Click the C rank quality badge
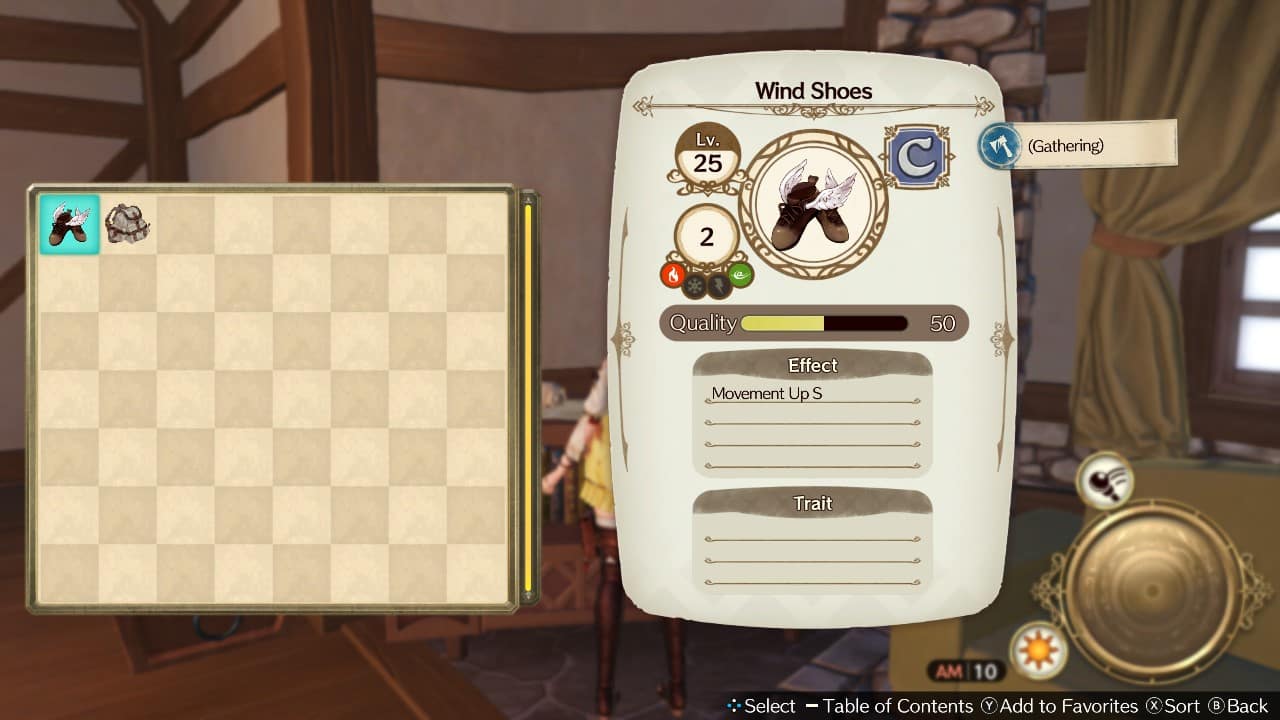Screen dimensions: 1280x720 pos(917,155)
